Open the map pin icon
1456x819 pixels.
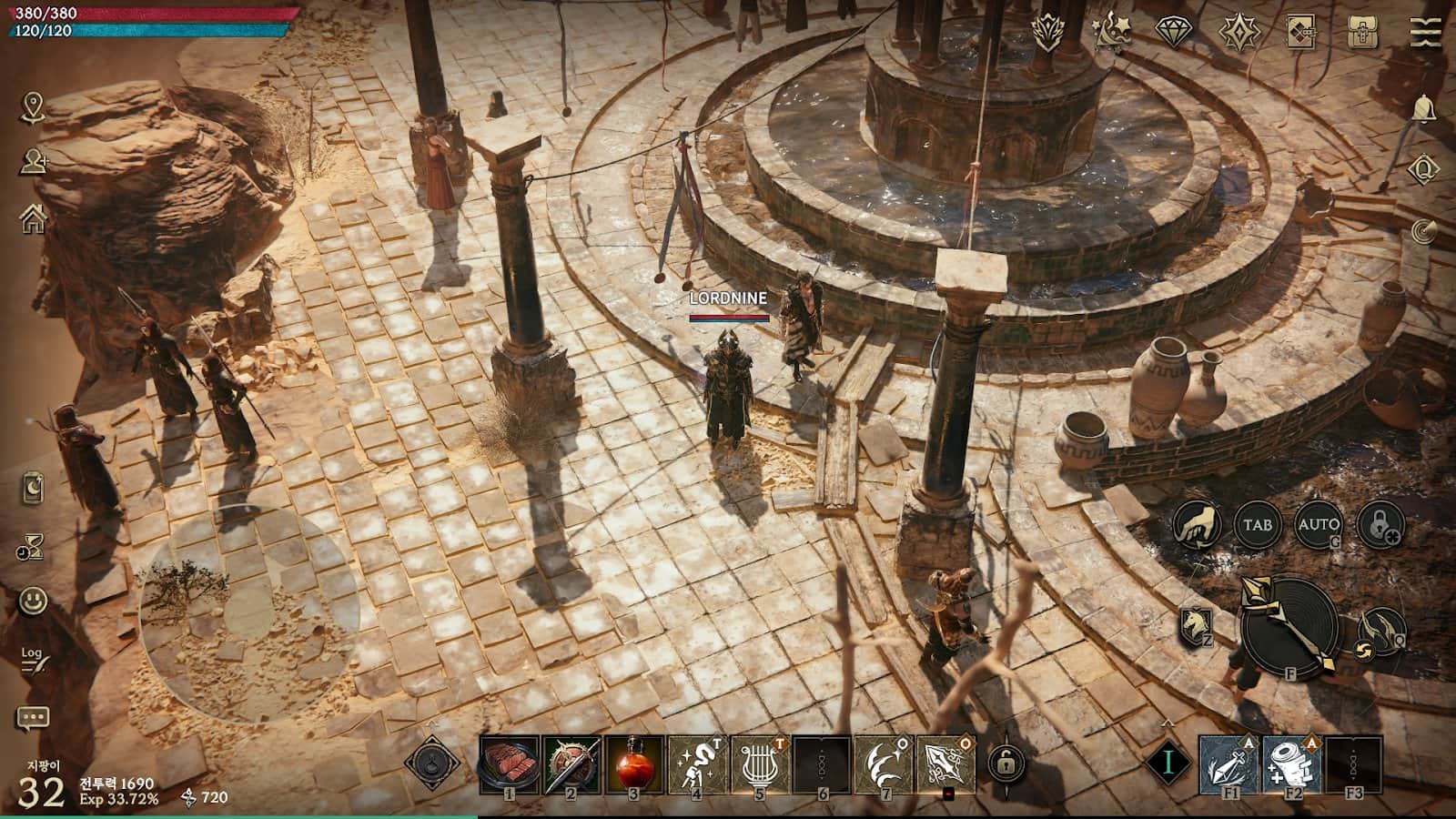(x=34, y=106)
